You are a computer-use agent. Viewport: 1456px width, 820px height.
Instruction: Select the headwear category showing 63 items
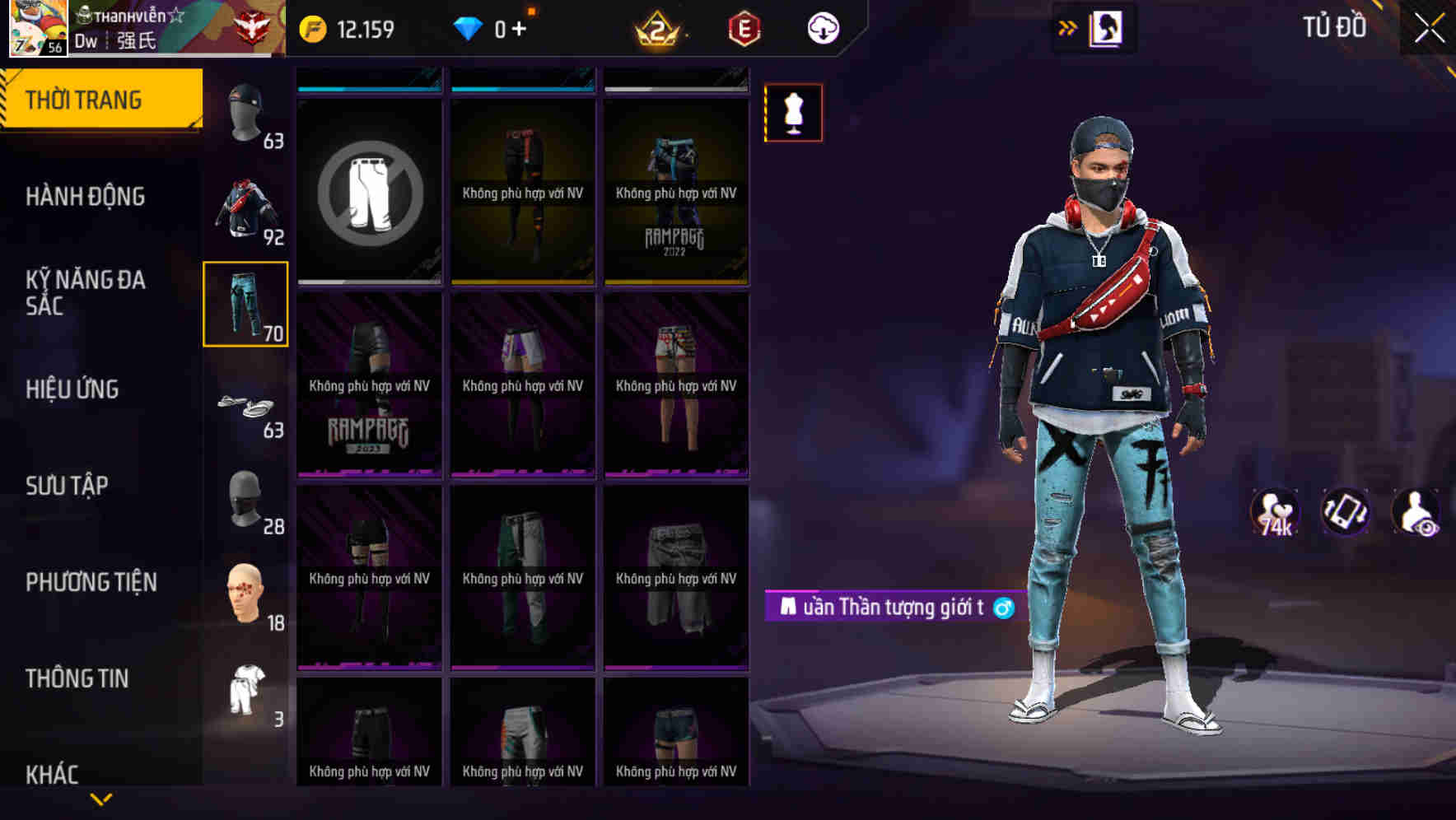click(x=245, y=114)
